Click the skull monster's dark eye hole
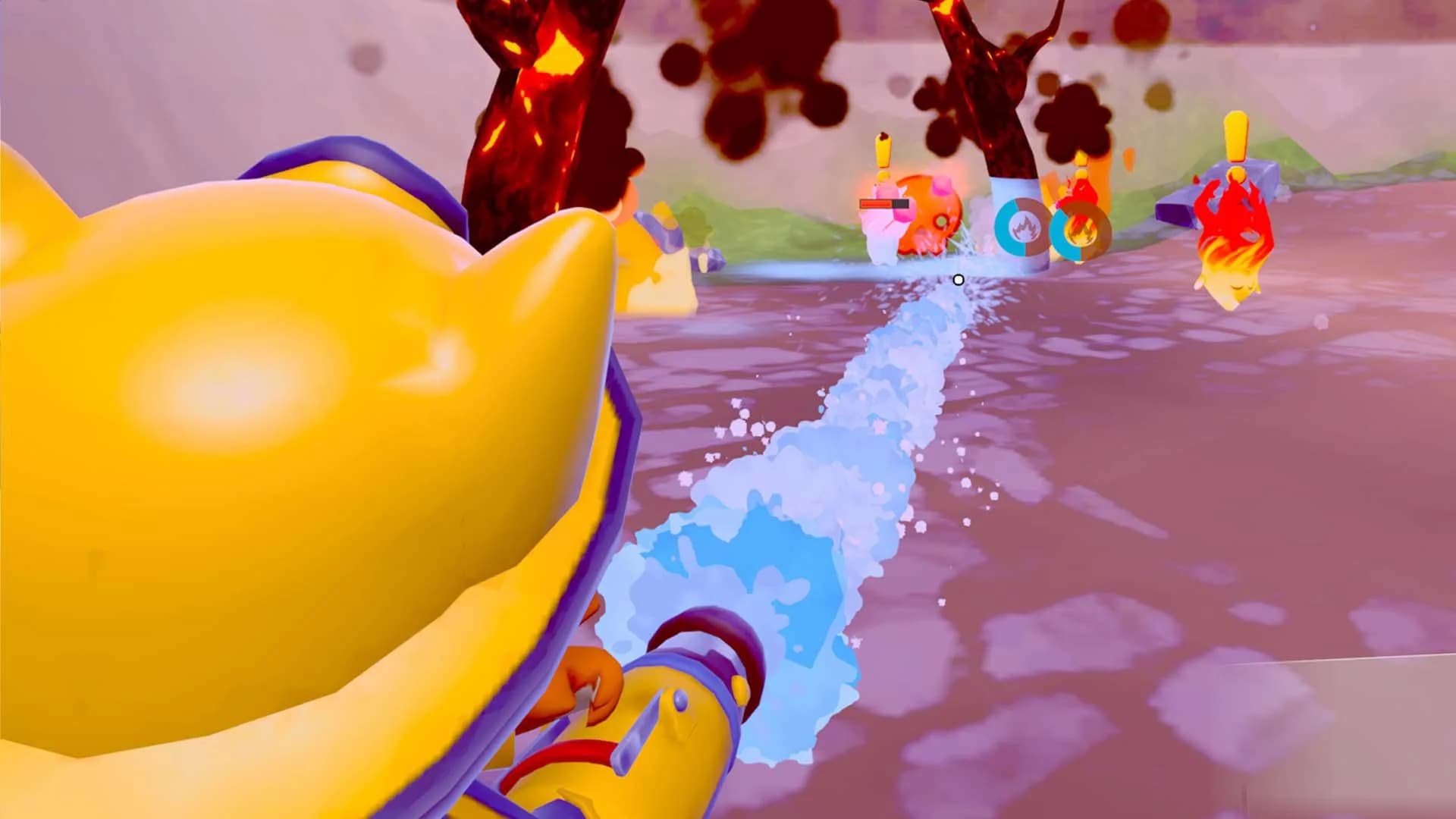Screen dimensions: 1456x819 tap(941, 221)
